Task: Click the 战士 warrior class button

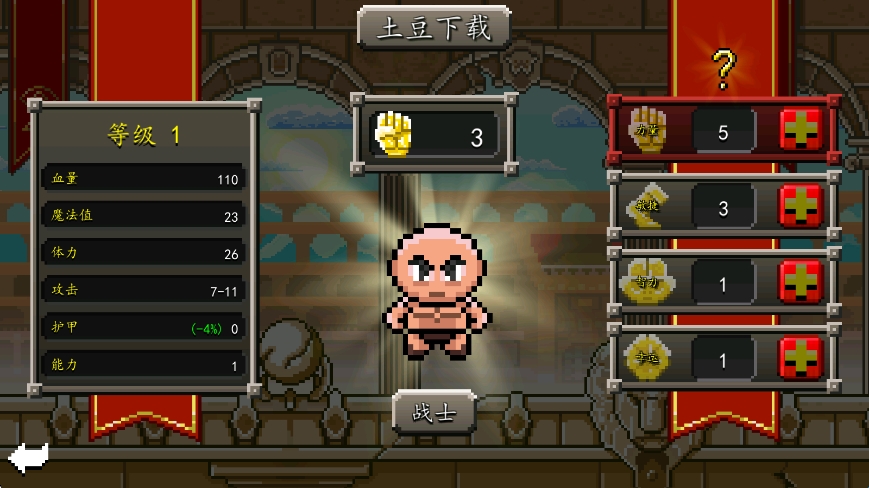Action: coord(434,412)
